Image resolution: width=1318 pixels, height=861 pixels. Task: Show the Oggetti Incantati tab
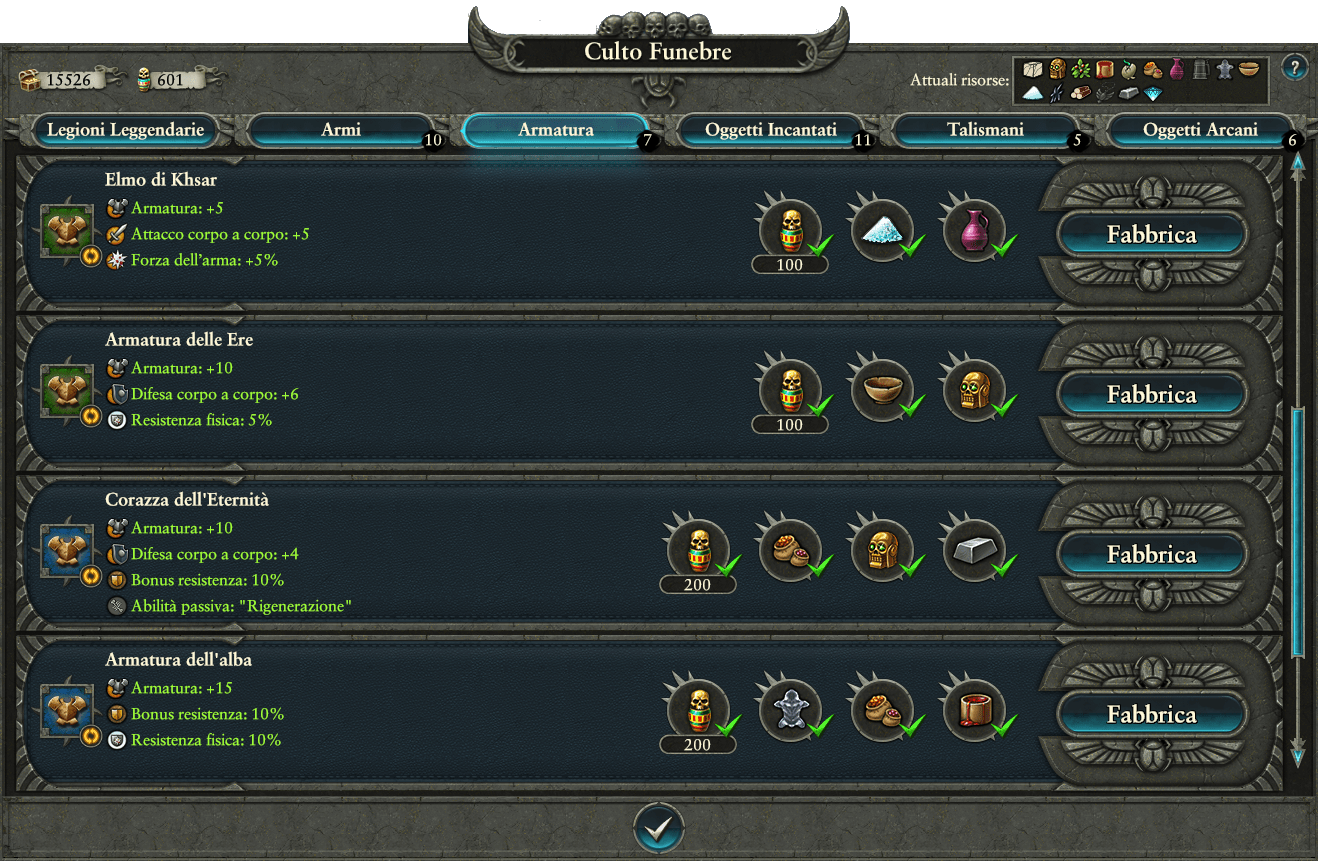(770, 130)
